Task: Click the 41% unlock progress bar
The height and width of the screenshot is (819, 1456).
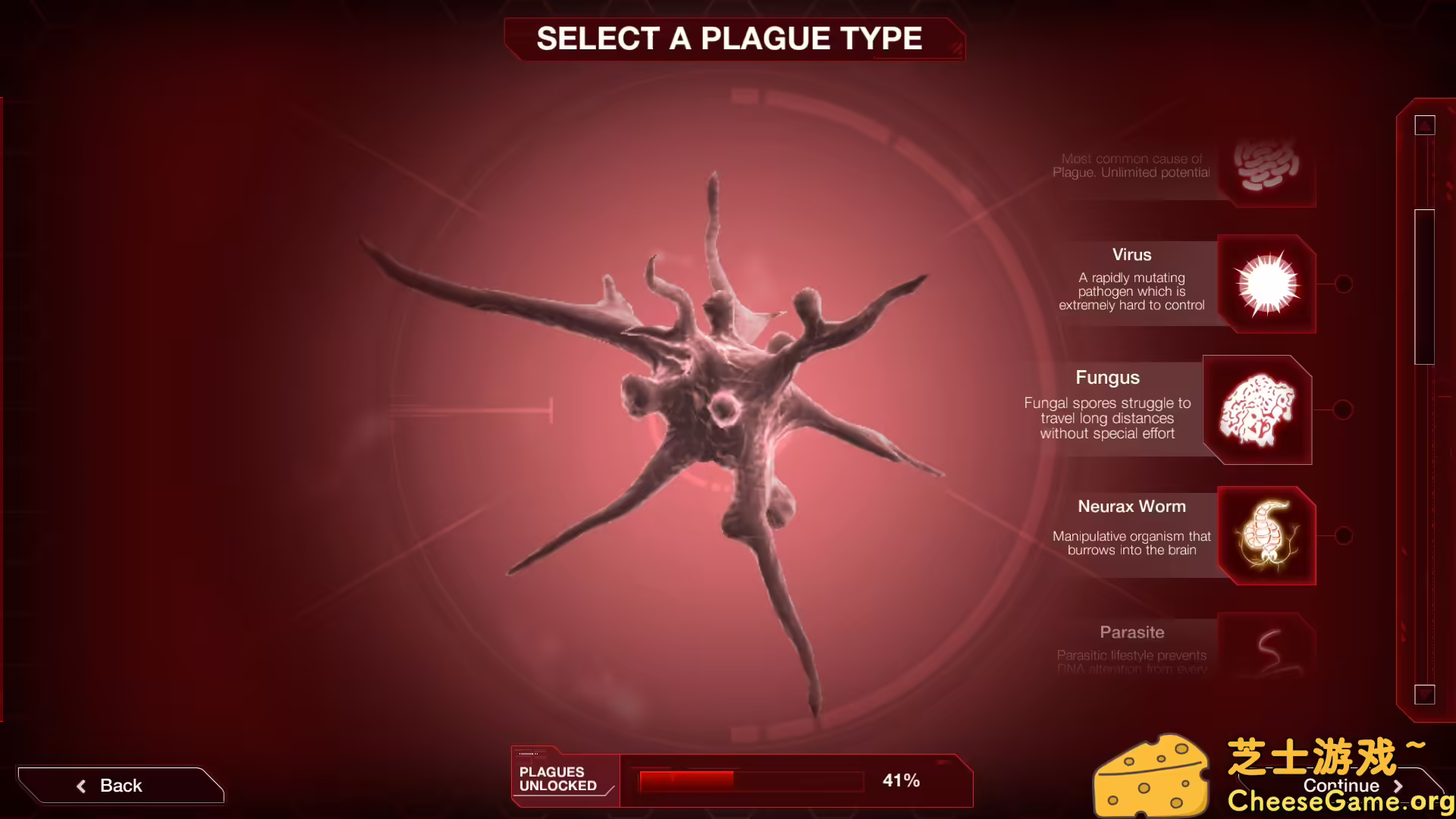Action: (x=749, y=780)
